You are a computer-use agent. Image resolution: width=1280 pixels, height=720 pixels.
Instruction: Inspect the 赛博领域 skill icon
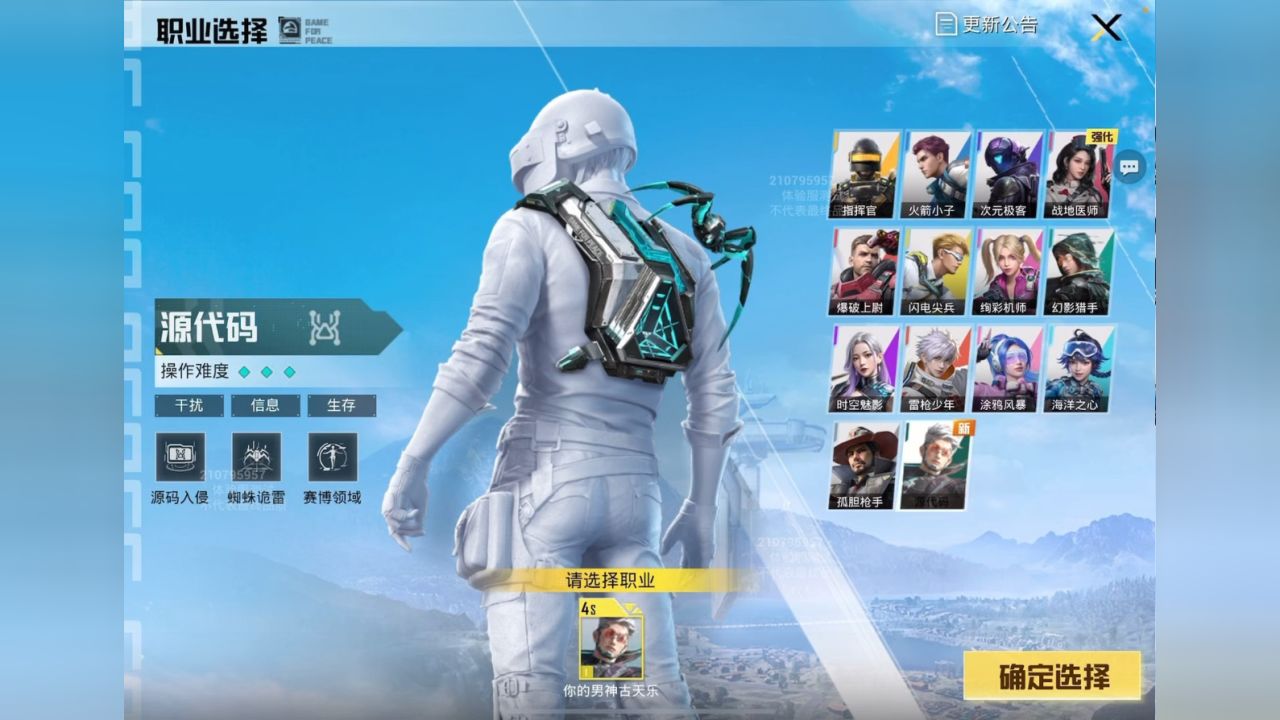[x=332, y=457]
